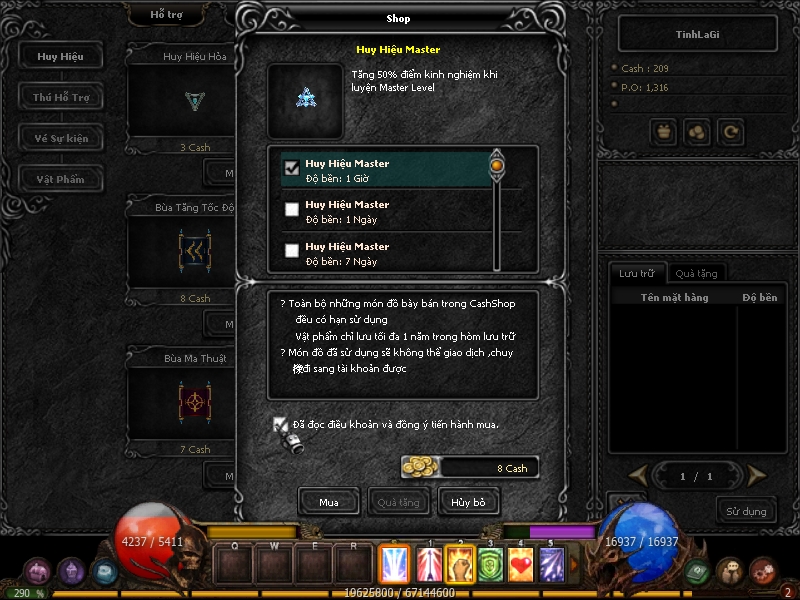Cancel the purchase with Hủy bỏ
Image resolution: width=800 pixels, height=600 pixels.
[469, 501]
